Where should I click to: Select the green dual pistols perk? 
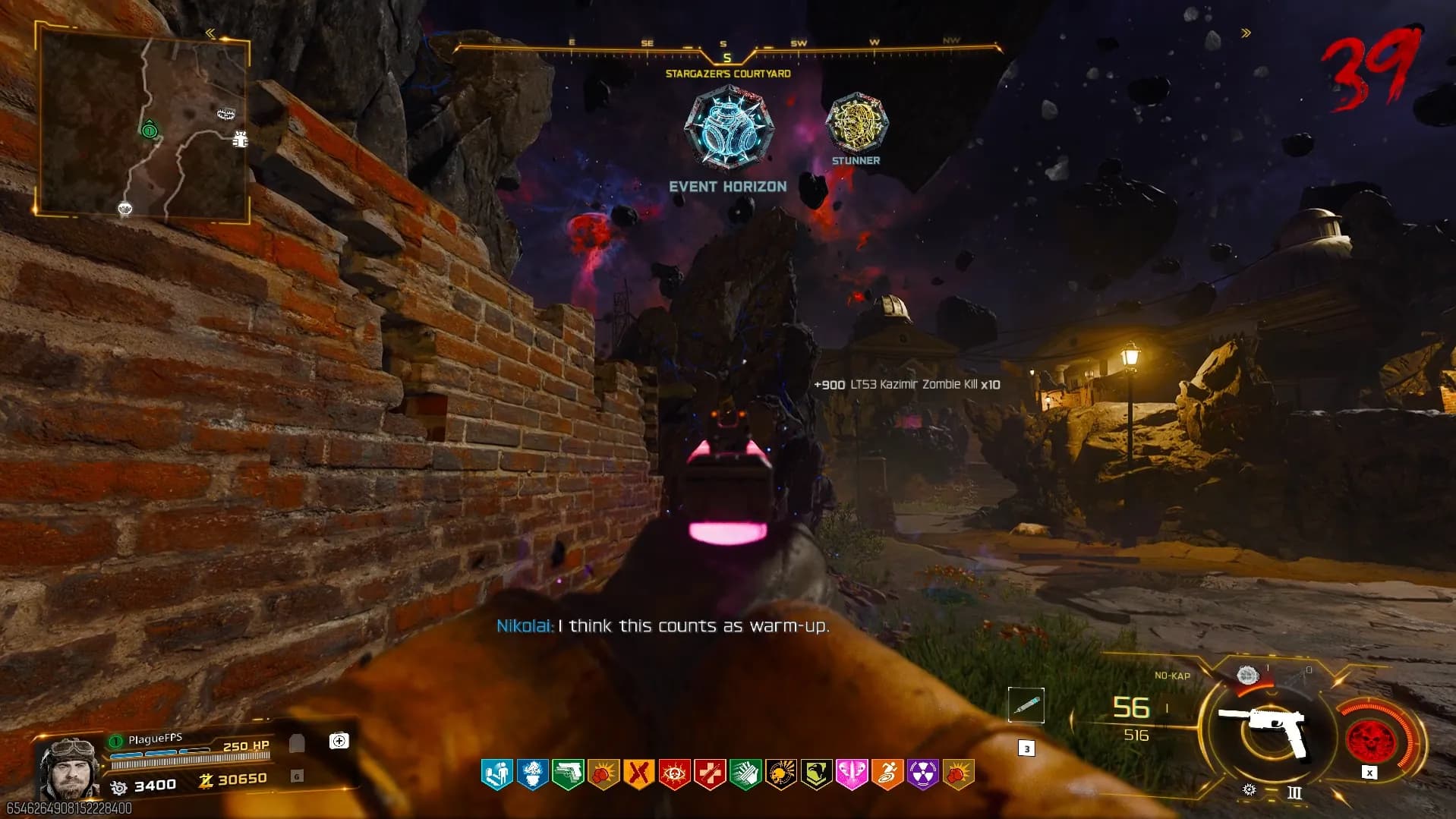click(568, 774)
